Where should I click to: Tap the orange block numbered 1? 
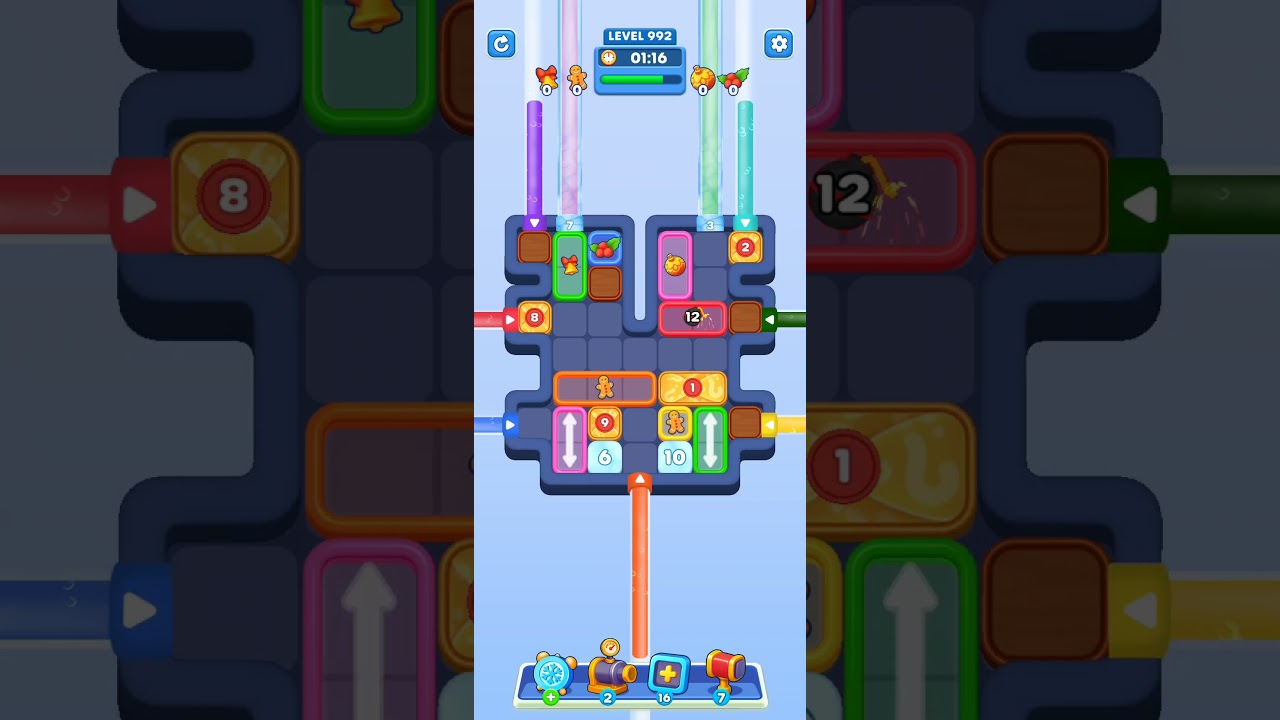pos(693,387)
